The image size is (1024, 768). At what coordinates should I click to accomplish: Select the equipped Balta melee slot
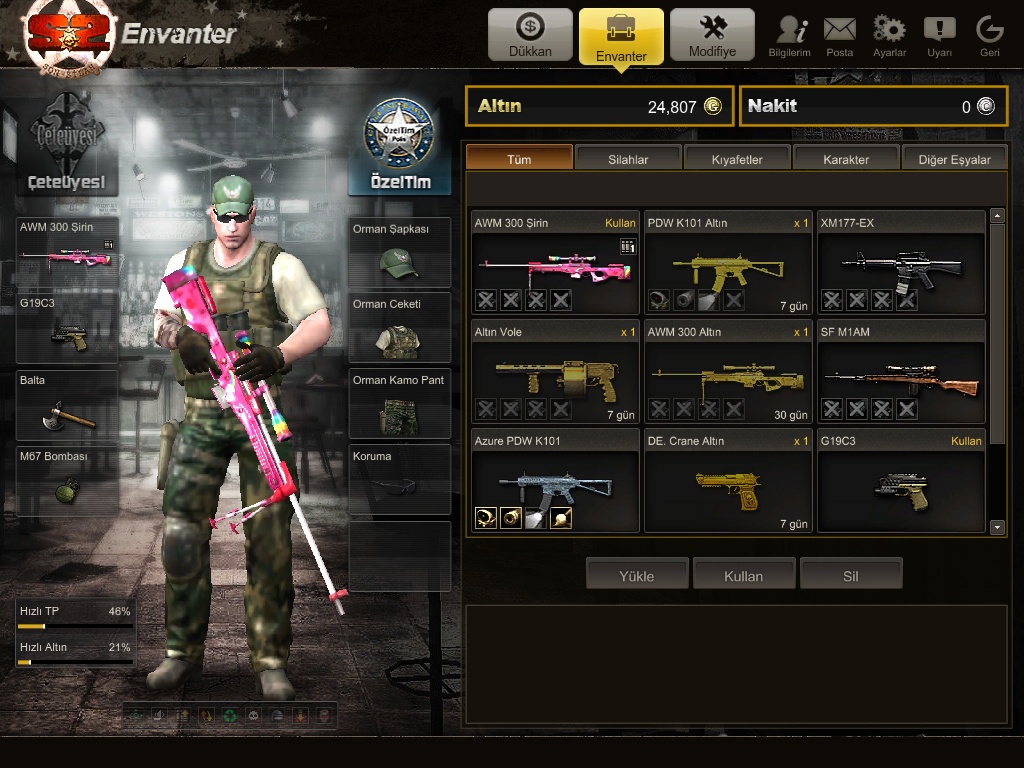tap(68, 404)
